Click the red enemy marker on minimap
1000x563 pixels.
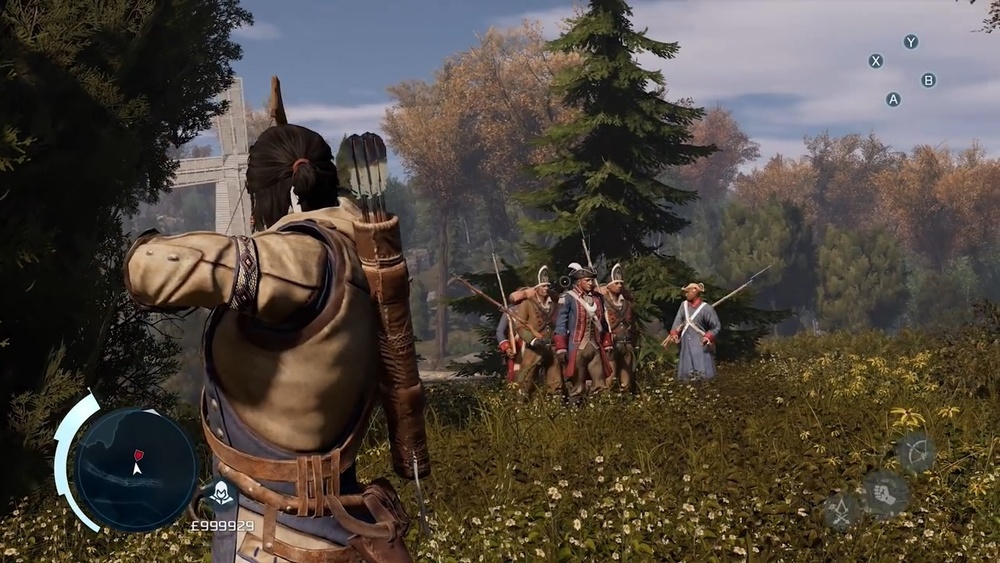pyautogui.click(x=139, y=456)
